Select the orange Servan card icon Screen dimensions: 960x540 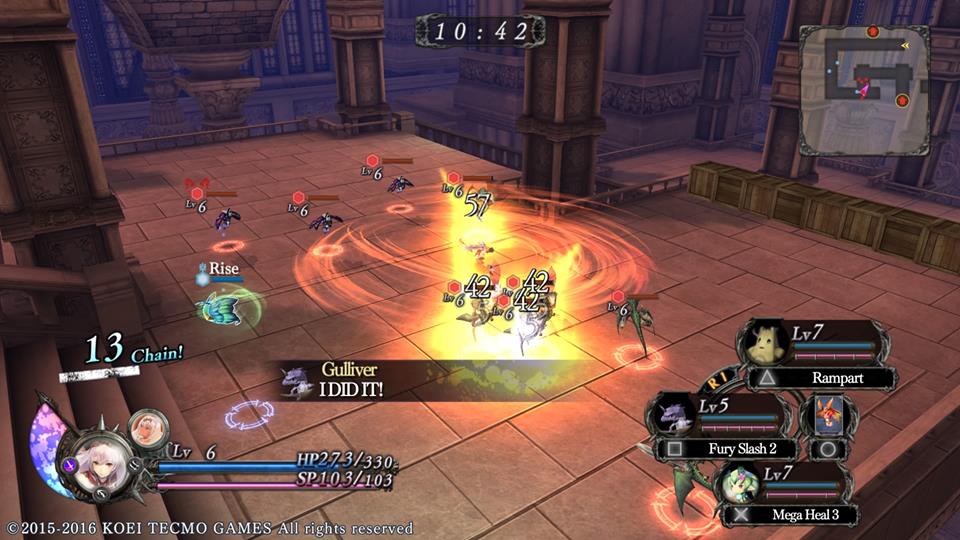828,411
